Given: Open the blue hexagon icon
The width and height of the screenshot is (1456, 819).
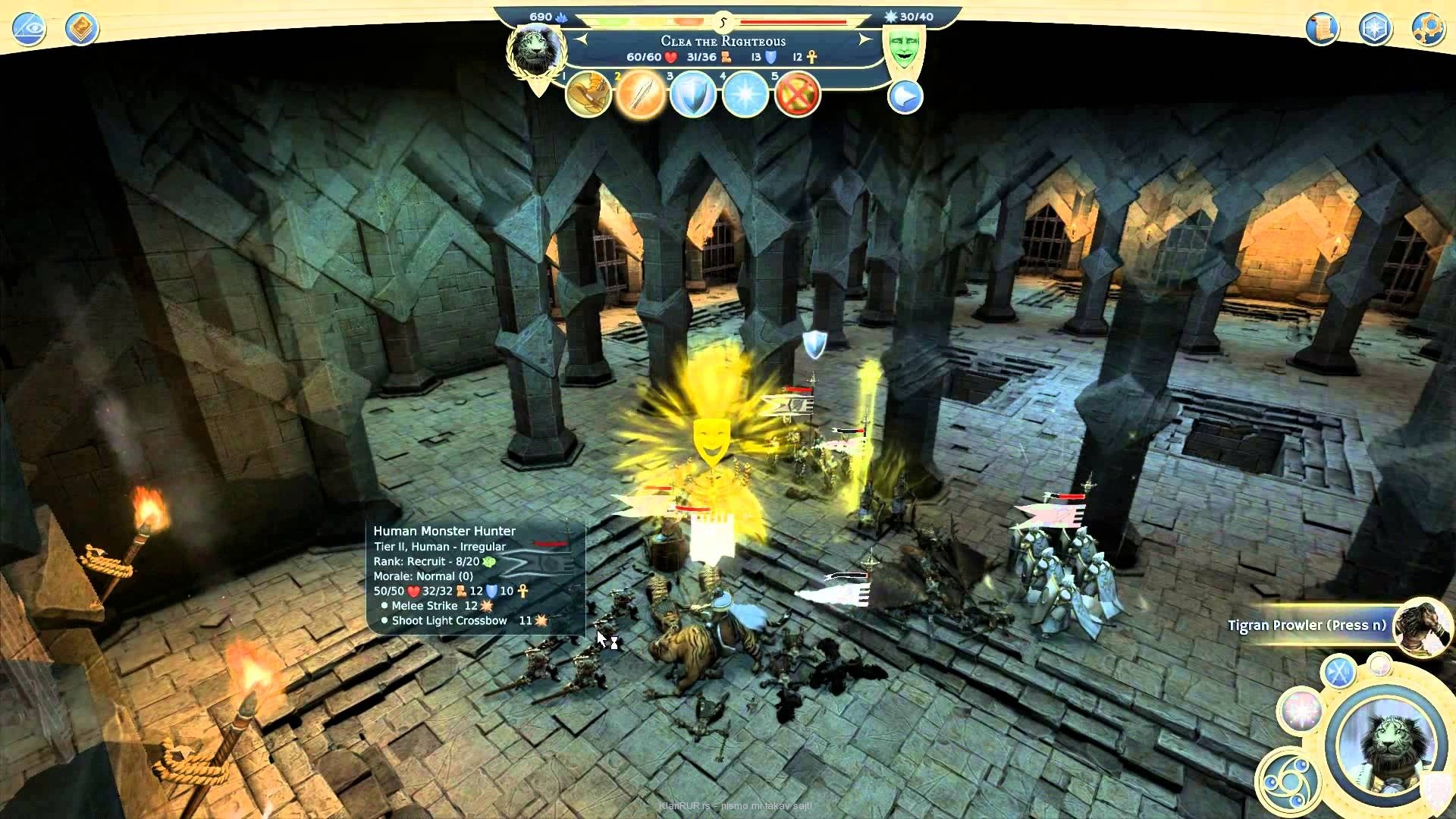Looking at the screenshot, I should 1374,29.
